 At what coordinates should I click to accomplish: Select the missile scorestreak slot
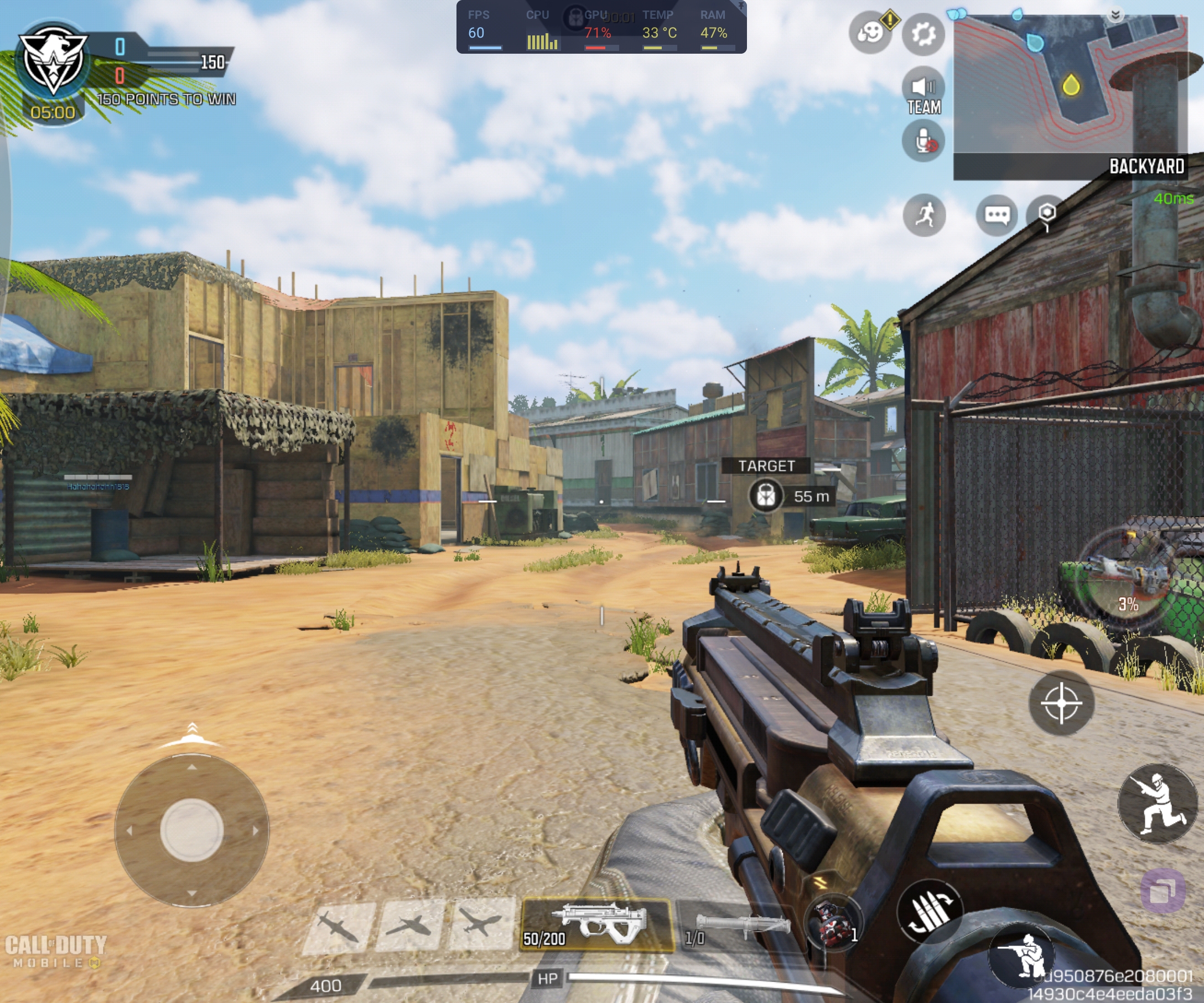tap(338, 925)
